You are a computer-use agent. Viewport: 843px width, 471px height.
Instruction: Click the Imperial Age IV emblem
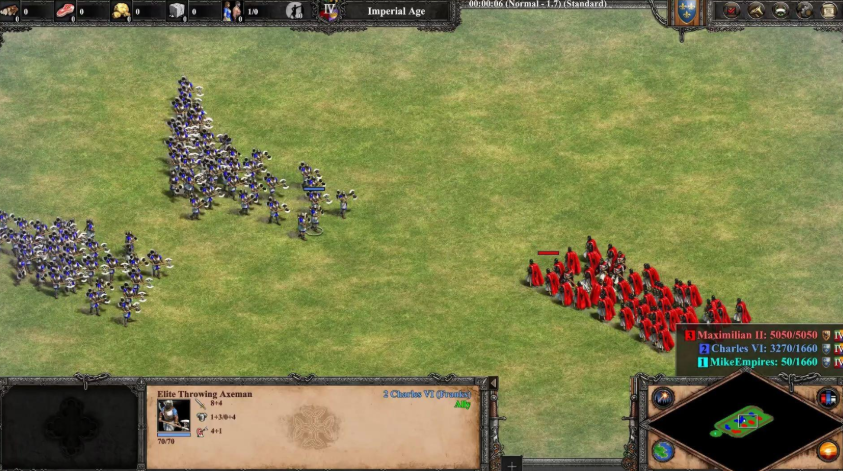click(329, 11)
